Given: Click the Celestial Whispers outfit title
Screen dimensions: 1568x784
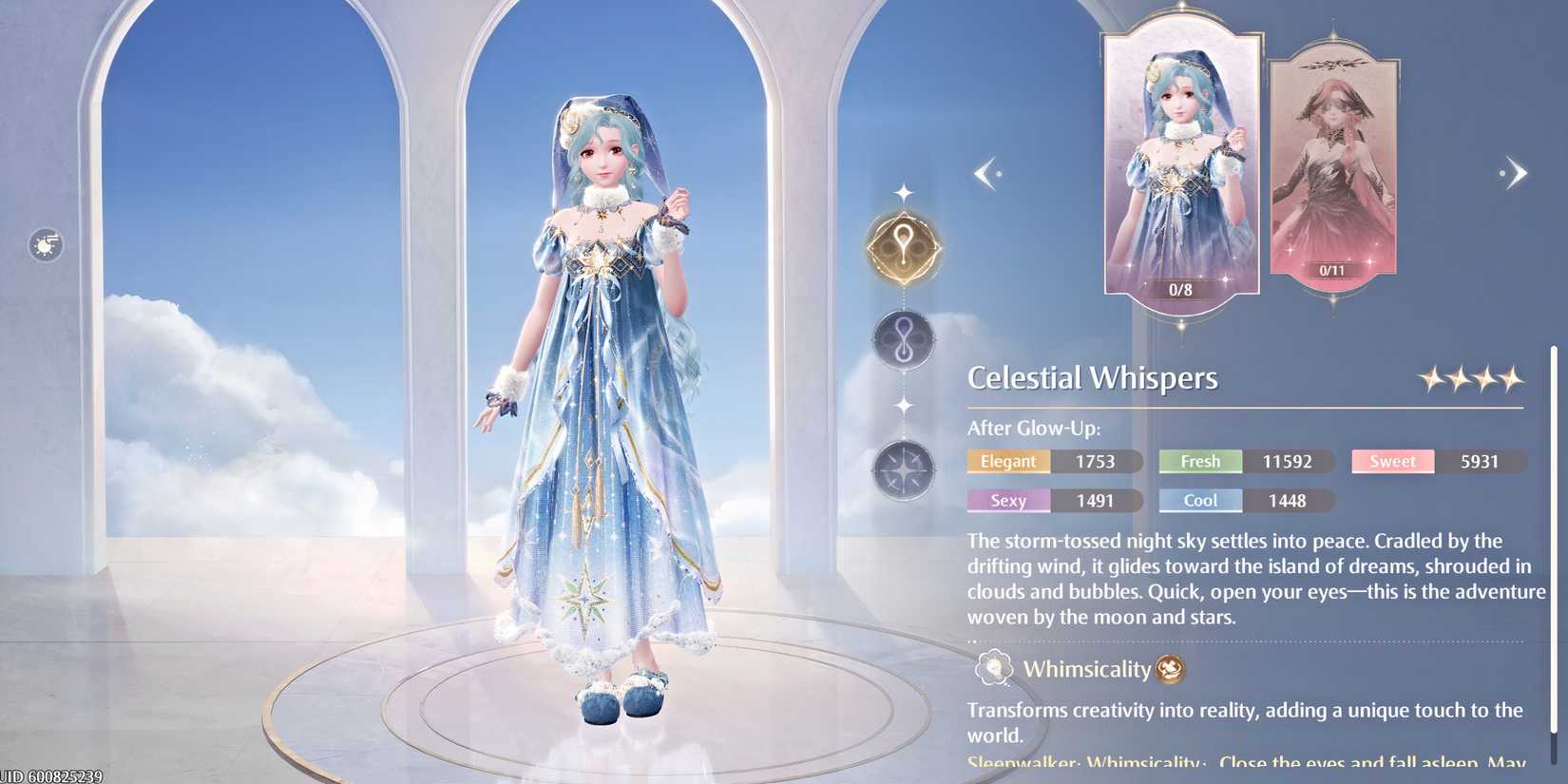Looking at the screenshot, I should (x=1093, y=377).
